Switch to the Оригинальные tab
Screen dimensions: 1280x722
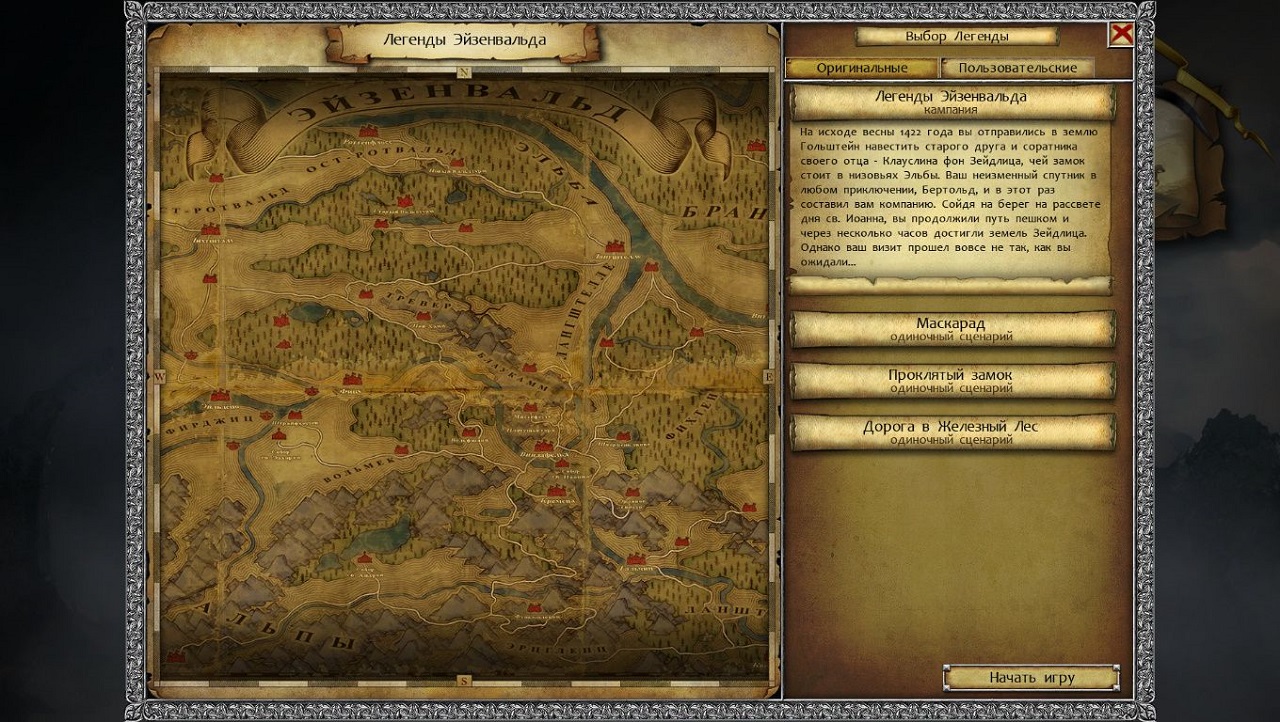(861, 68)
